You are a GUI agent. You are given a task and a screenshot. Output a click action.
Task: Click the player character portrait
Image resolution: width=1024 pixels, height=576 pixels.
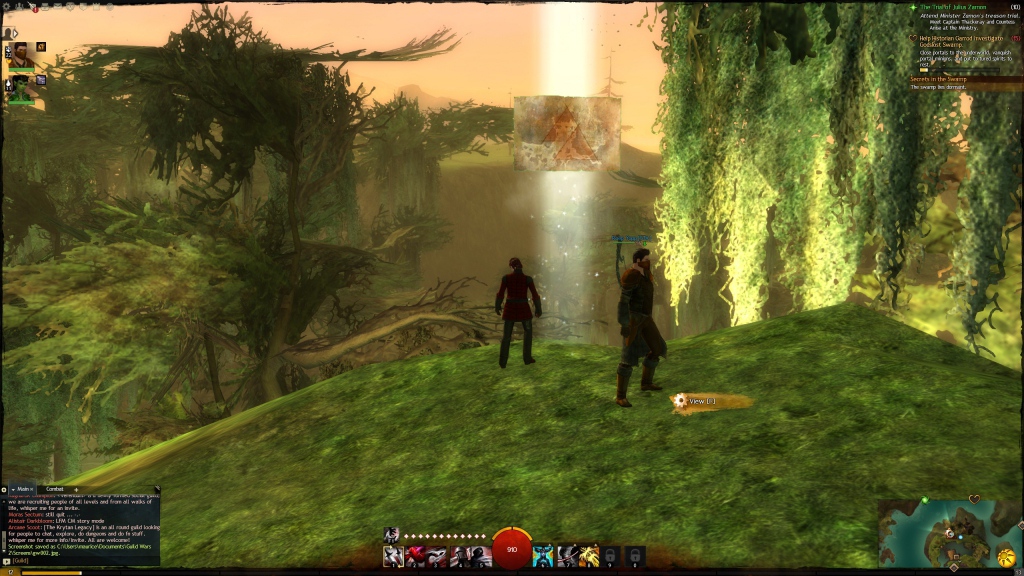click(x=22, y=53)
